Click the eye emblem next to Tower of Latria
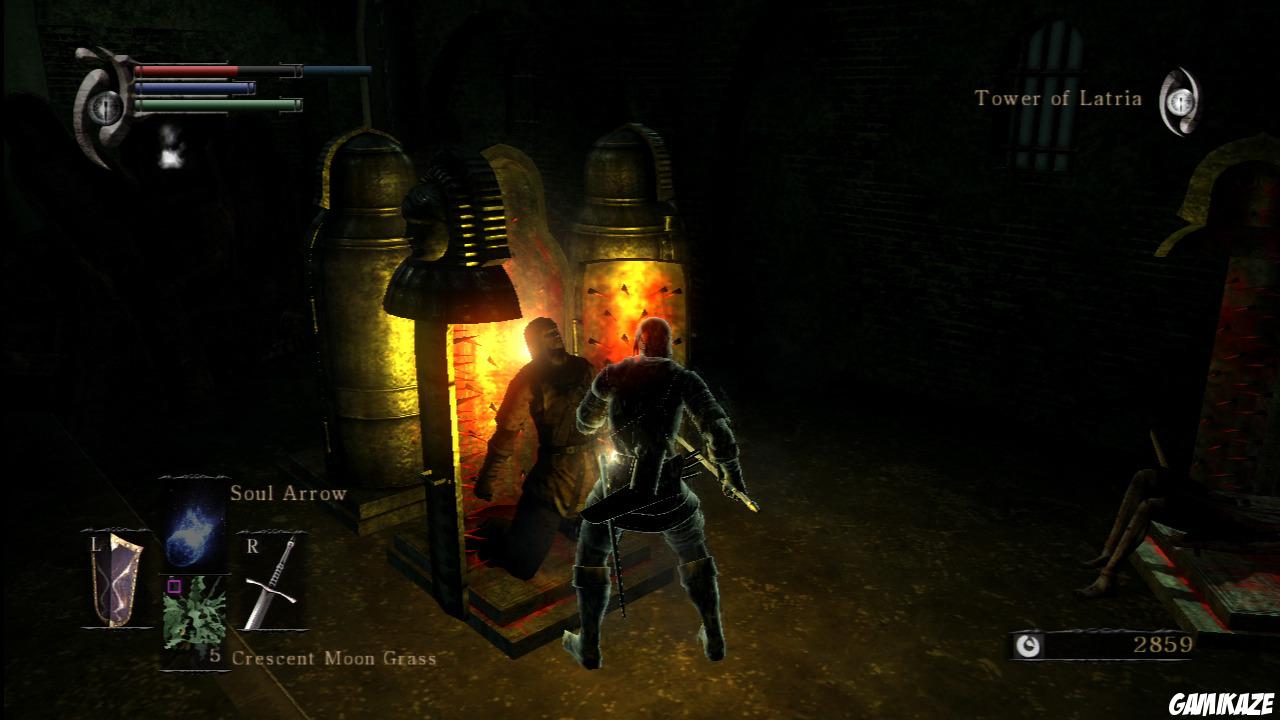The image size is (1280, 720). coord(1180,100)
